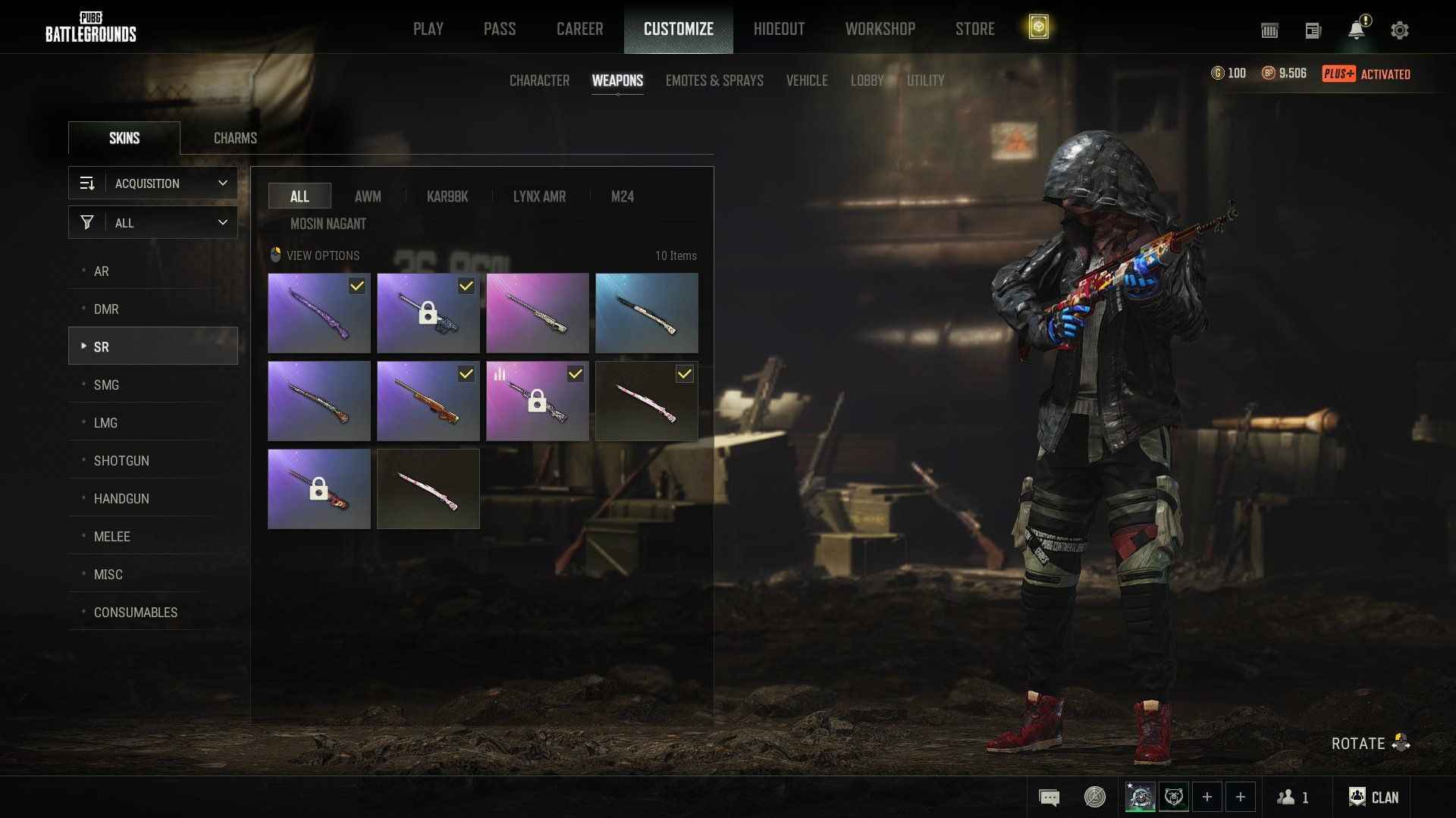This screenshot has width=1456, height=818.
Task: Open the Charms tab
Action: click(x=235, y=138)
